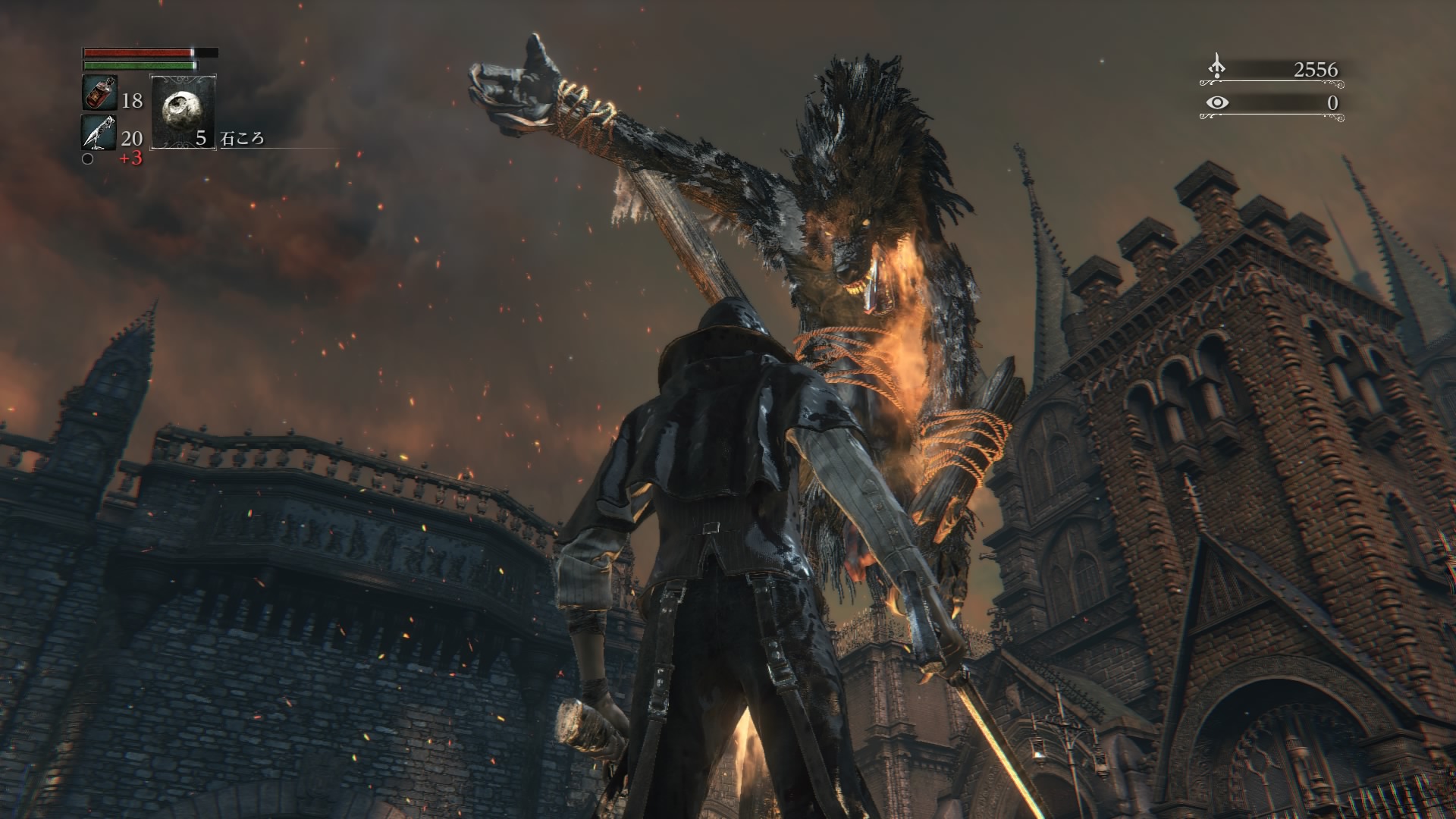Select the quicksilver bullet icon

[99, 133]
